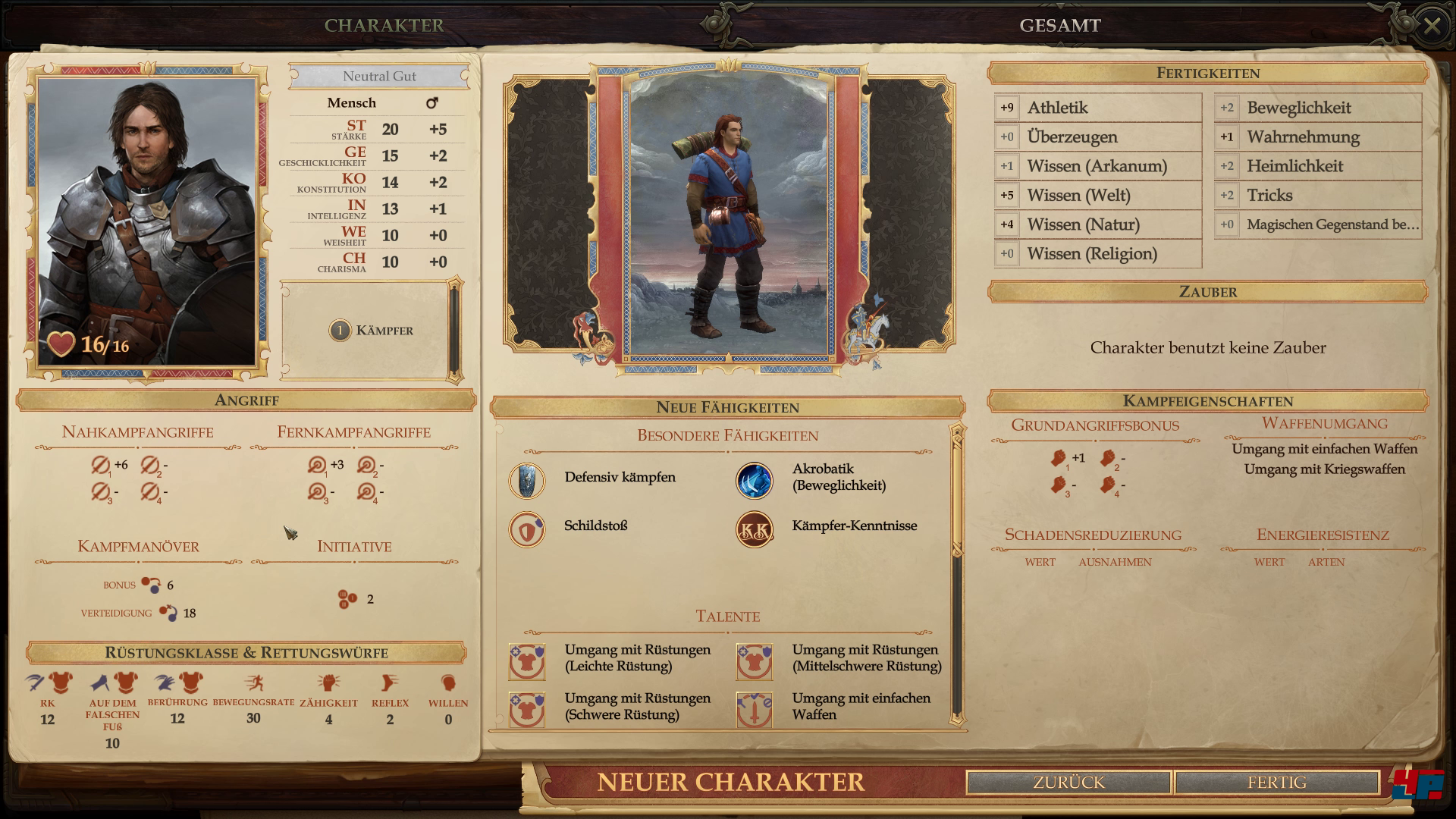
Task: Confirm character with the Fertig button
Action: [x=1276, y=782]
